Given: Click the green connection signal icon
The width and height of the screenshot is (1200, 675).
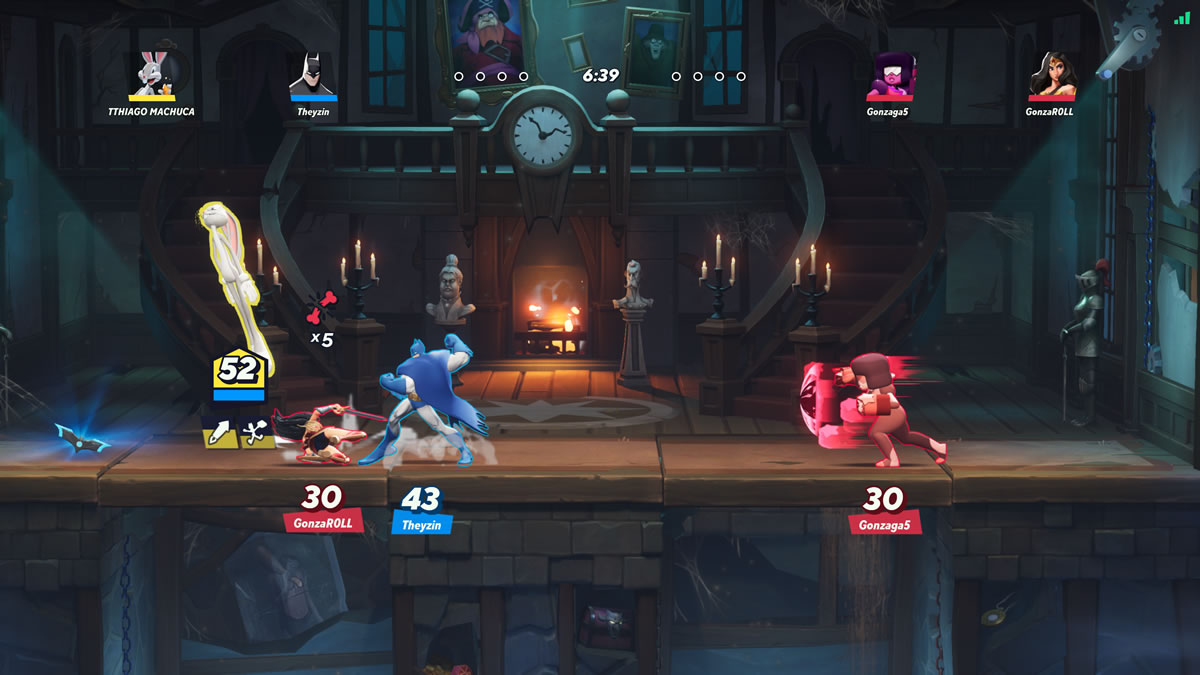Looking at the screenshot, I should (1182, 16).
